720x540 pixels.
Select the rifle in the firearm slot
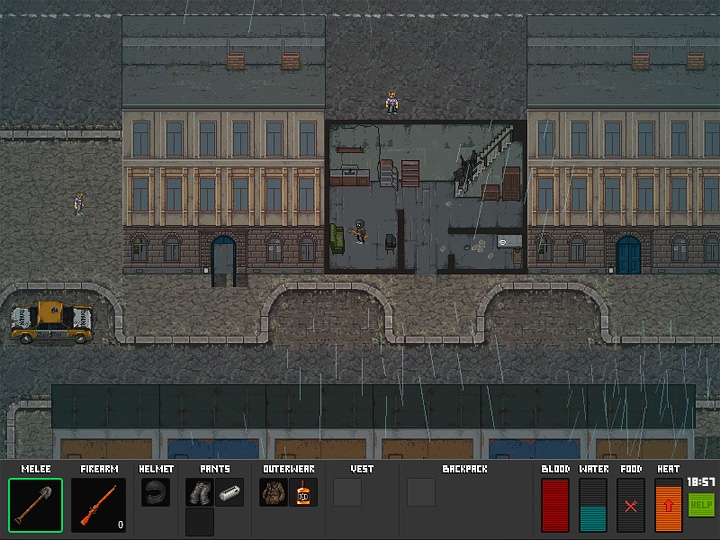pos(99,505)
